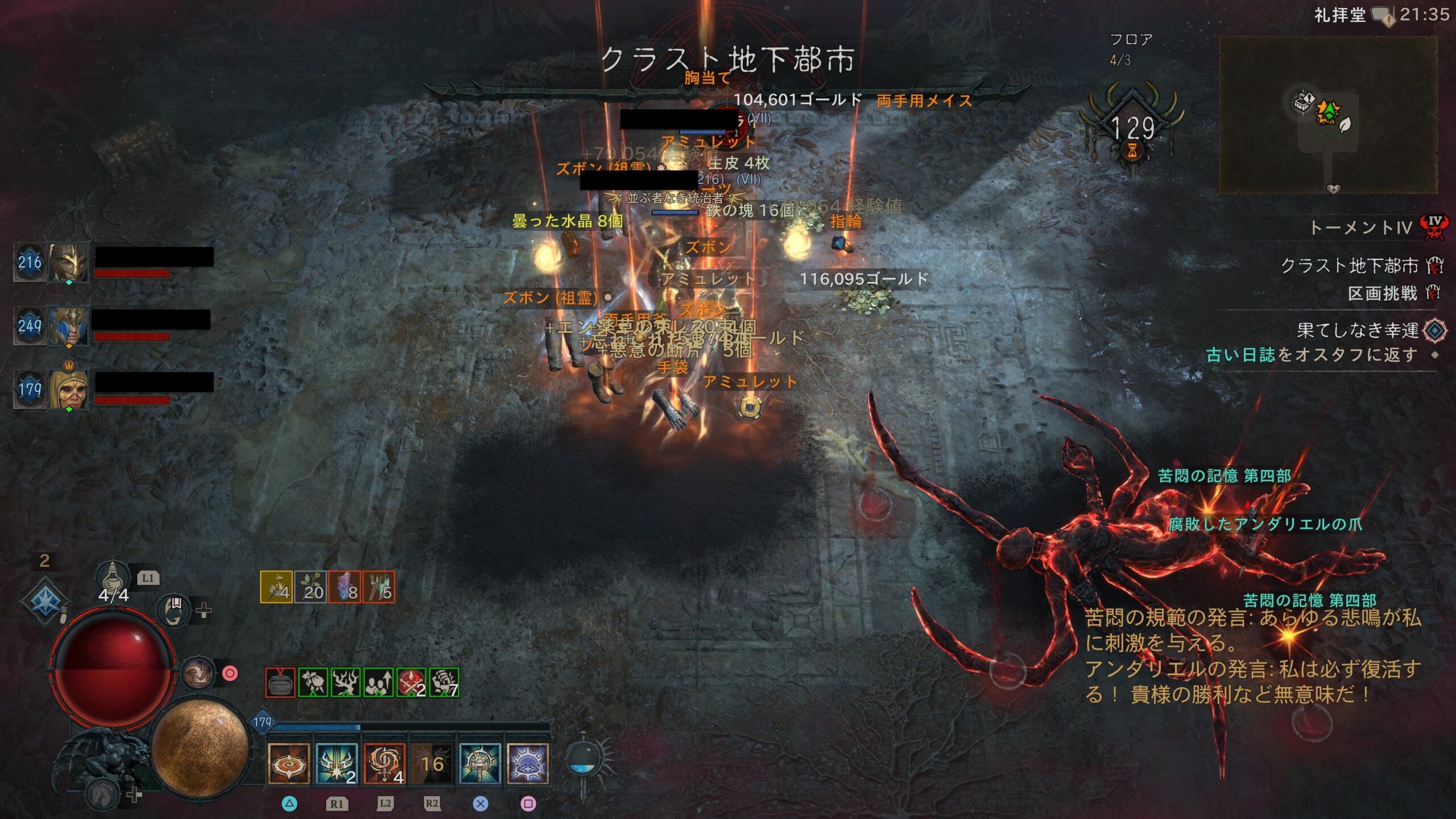Activate the purple radiant aura skill
Viewport: 1456px width, 819px height.
(528, 764)
